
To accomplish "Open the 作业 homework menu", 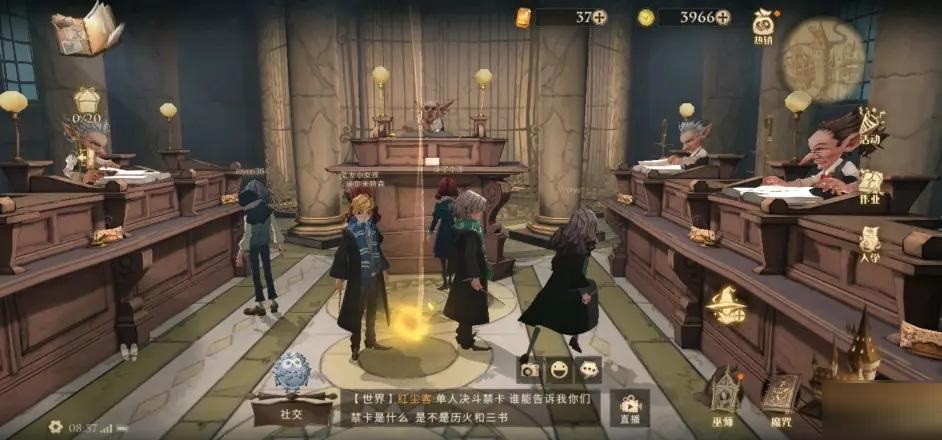I will (x=870, y=185).
